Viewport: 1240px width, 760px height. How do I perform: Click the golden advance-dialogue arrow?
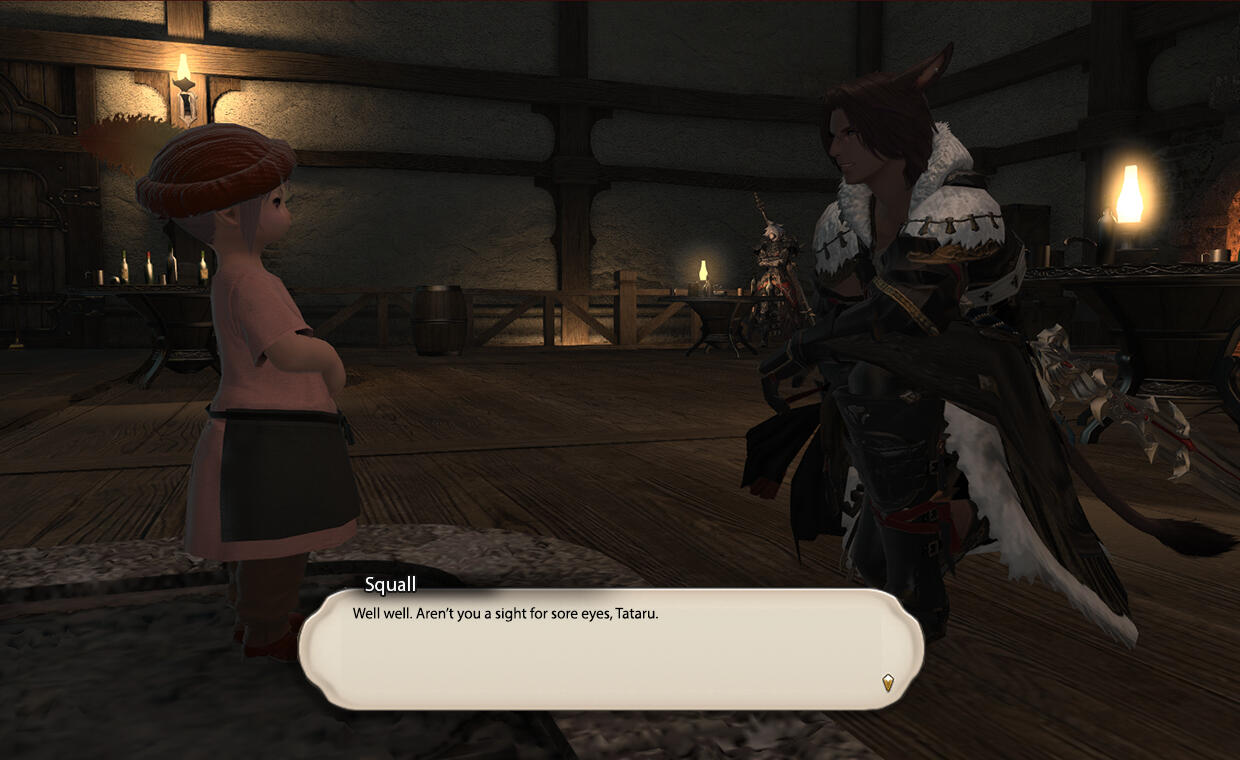pyautogui.click(x=887, y=683)
